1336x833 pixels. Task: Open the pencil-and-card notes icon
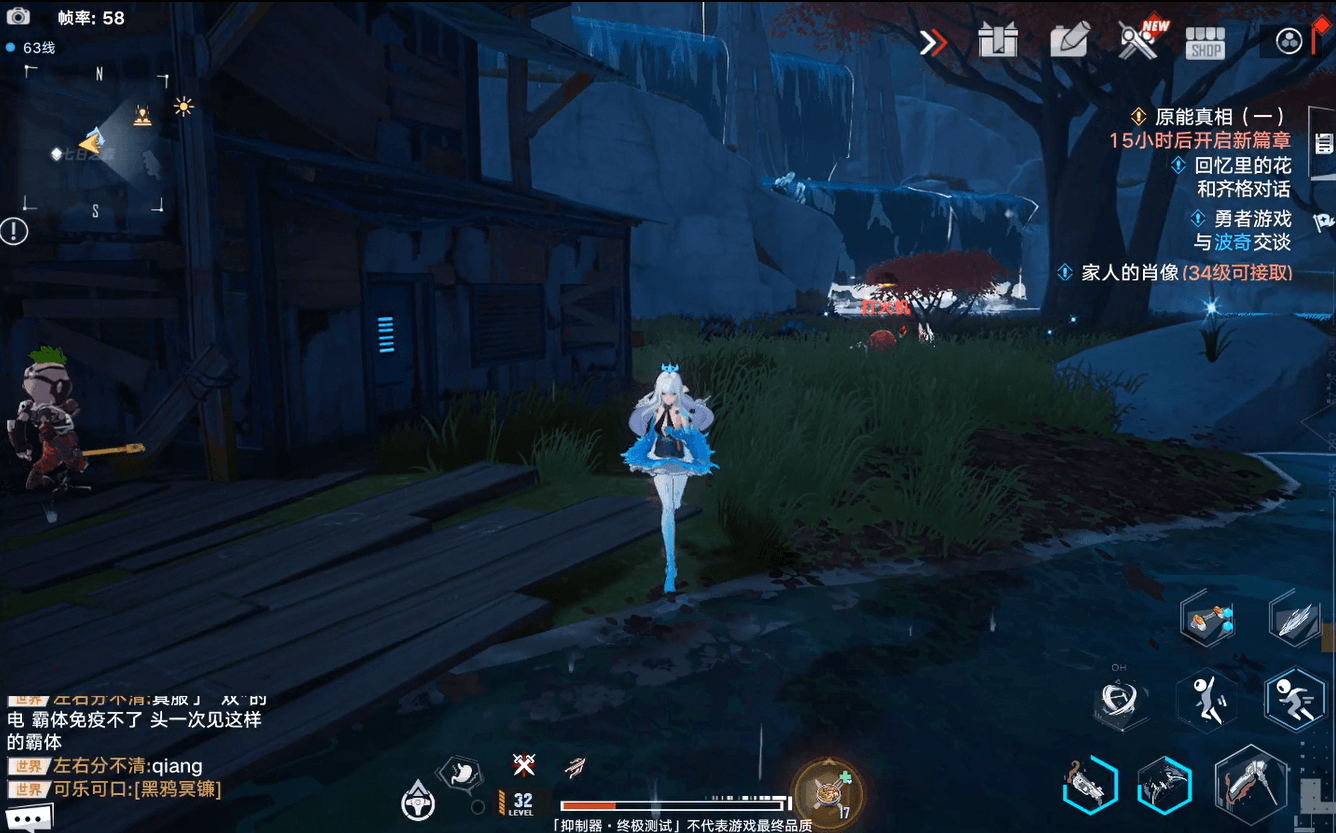[1069, 41]
